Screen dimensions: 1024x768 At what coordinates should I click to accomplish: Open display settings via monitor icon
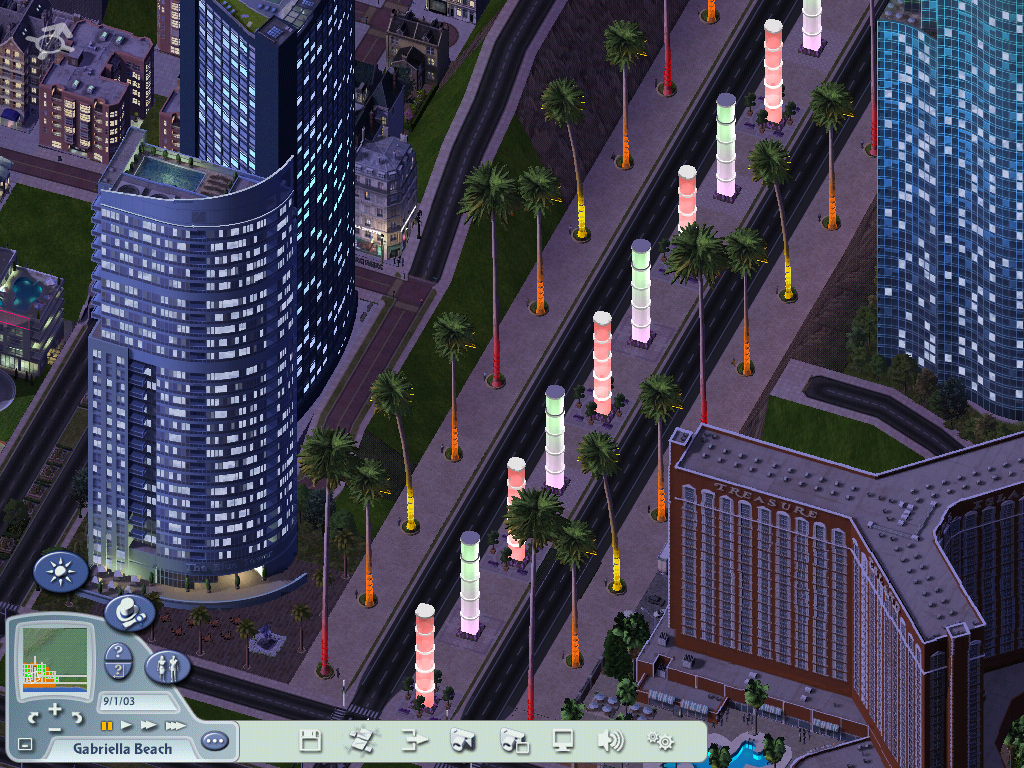coord(563,741)
